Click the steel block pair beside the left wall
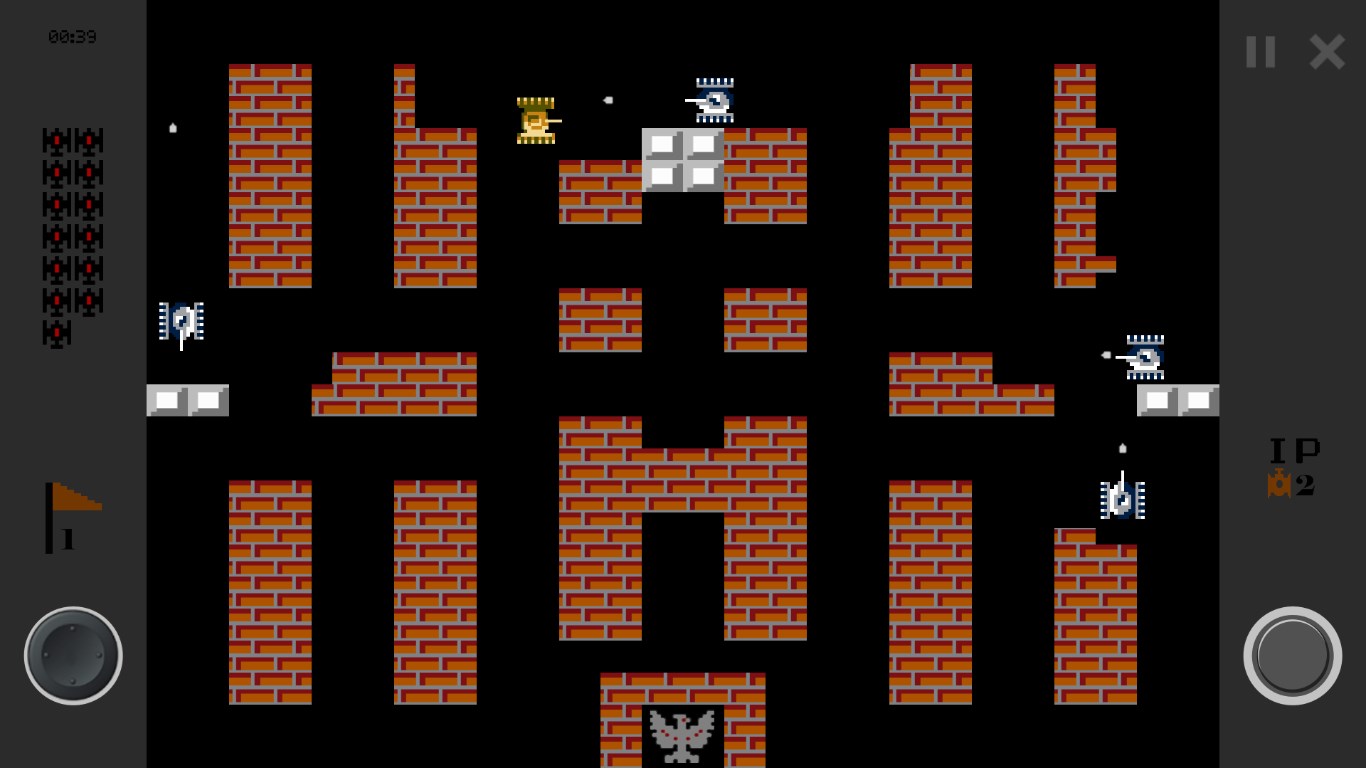This screenshot has width=1366, height=768. 187,400
